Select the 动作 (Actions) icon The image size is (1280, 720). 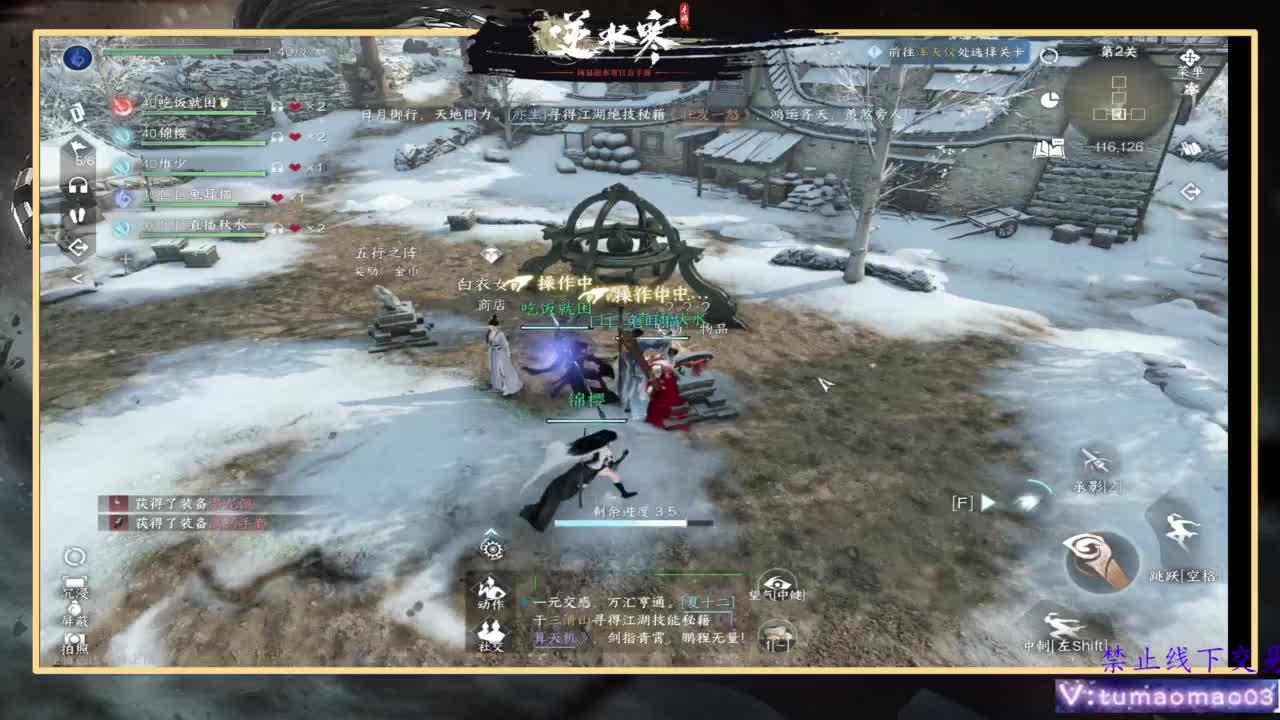point(489,589)
